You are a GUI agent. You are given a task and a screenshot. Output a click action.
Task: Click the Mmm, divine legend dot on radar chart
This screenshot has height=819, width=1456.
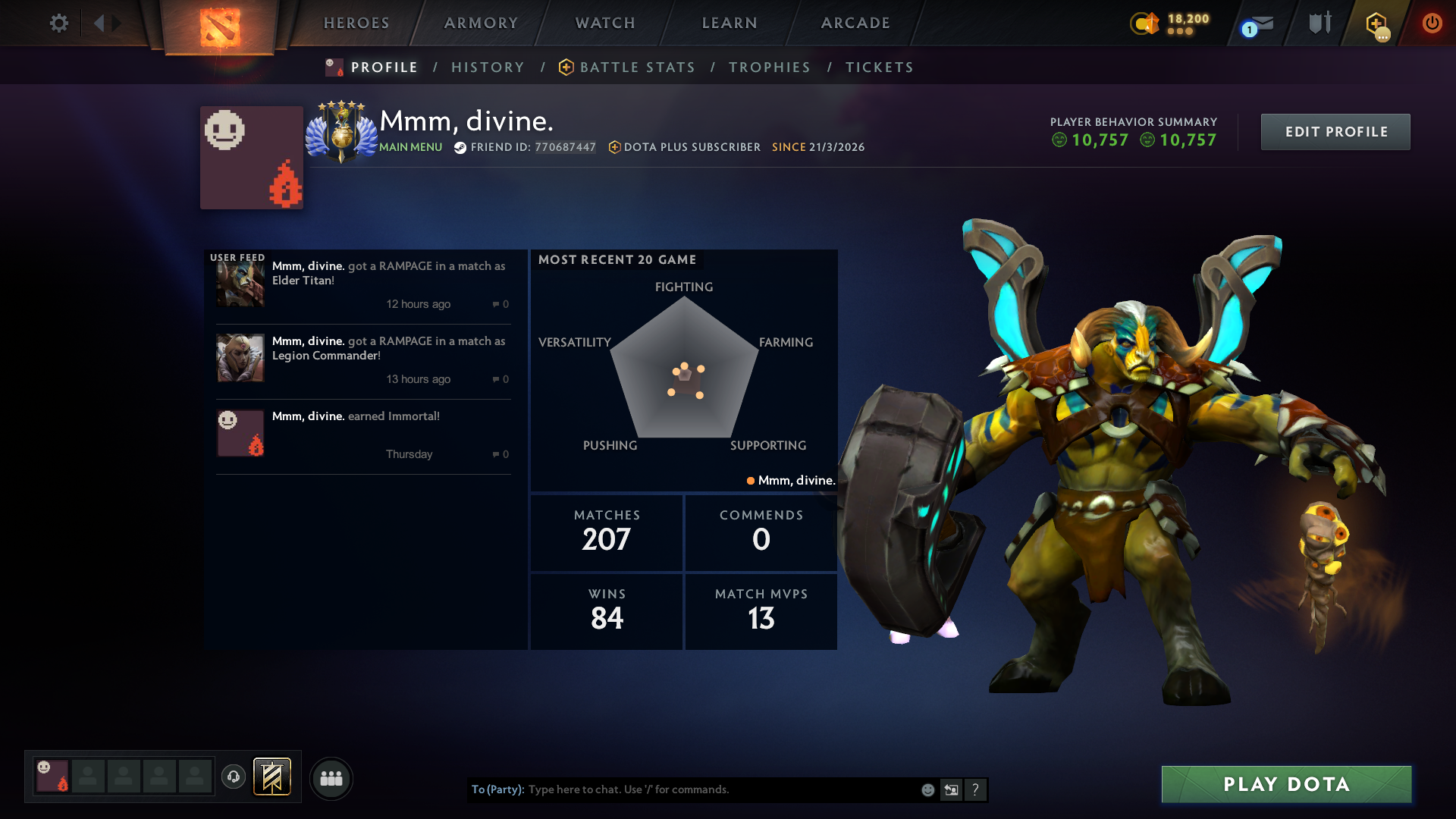click(750, 480)
